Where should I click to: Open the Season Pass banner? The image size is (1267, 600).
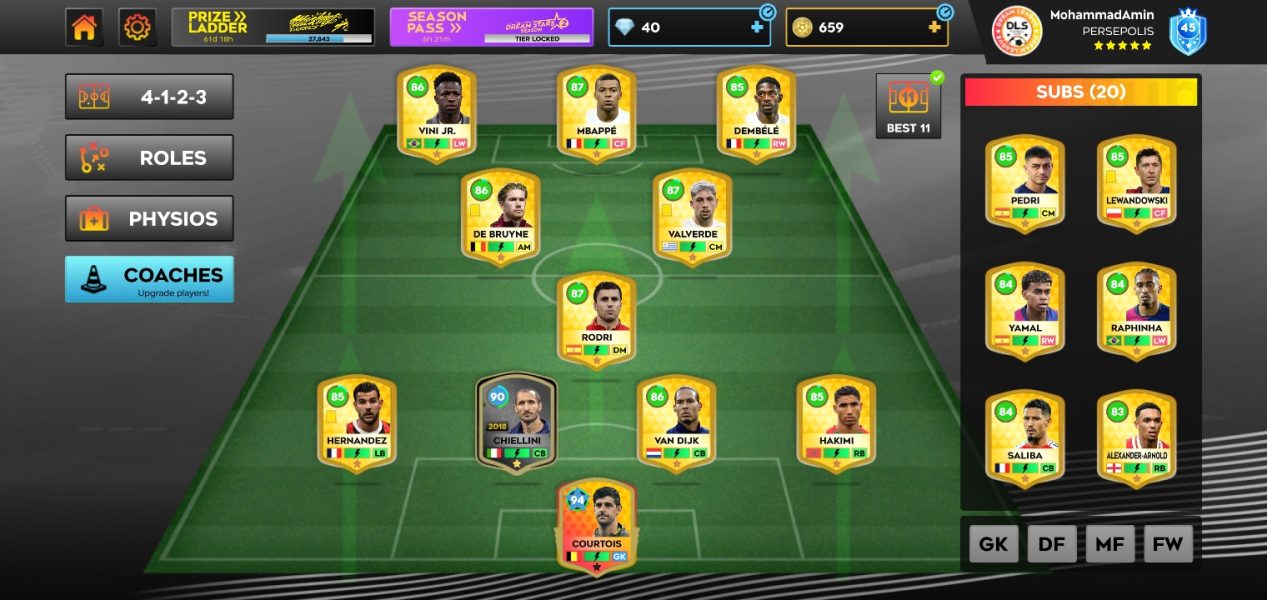point(491,27)
